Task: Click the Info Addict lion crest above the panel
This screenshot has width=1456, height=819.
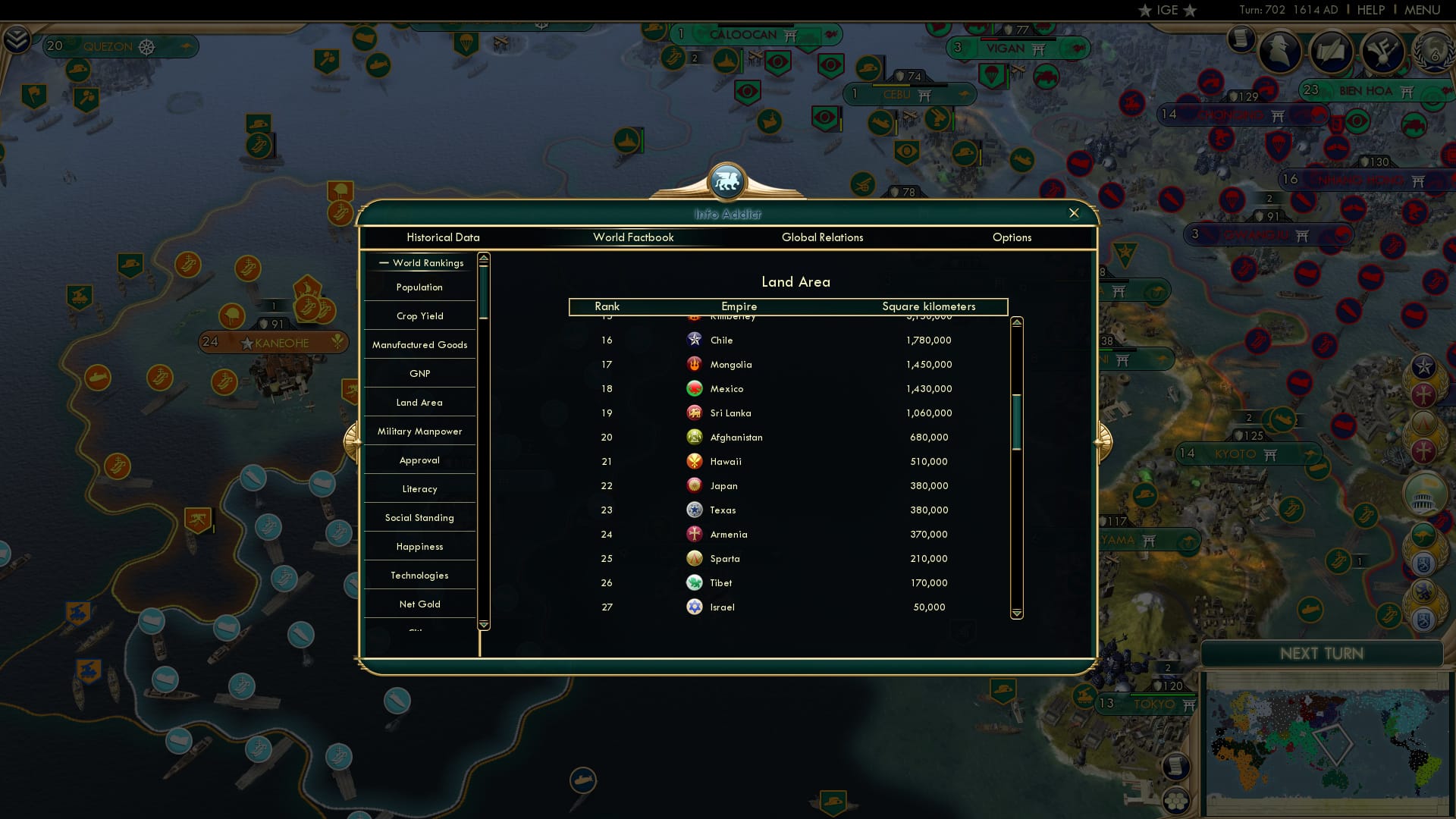Action: coord(728,182)
